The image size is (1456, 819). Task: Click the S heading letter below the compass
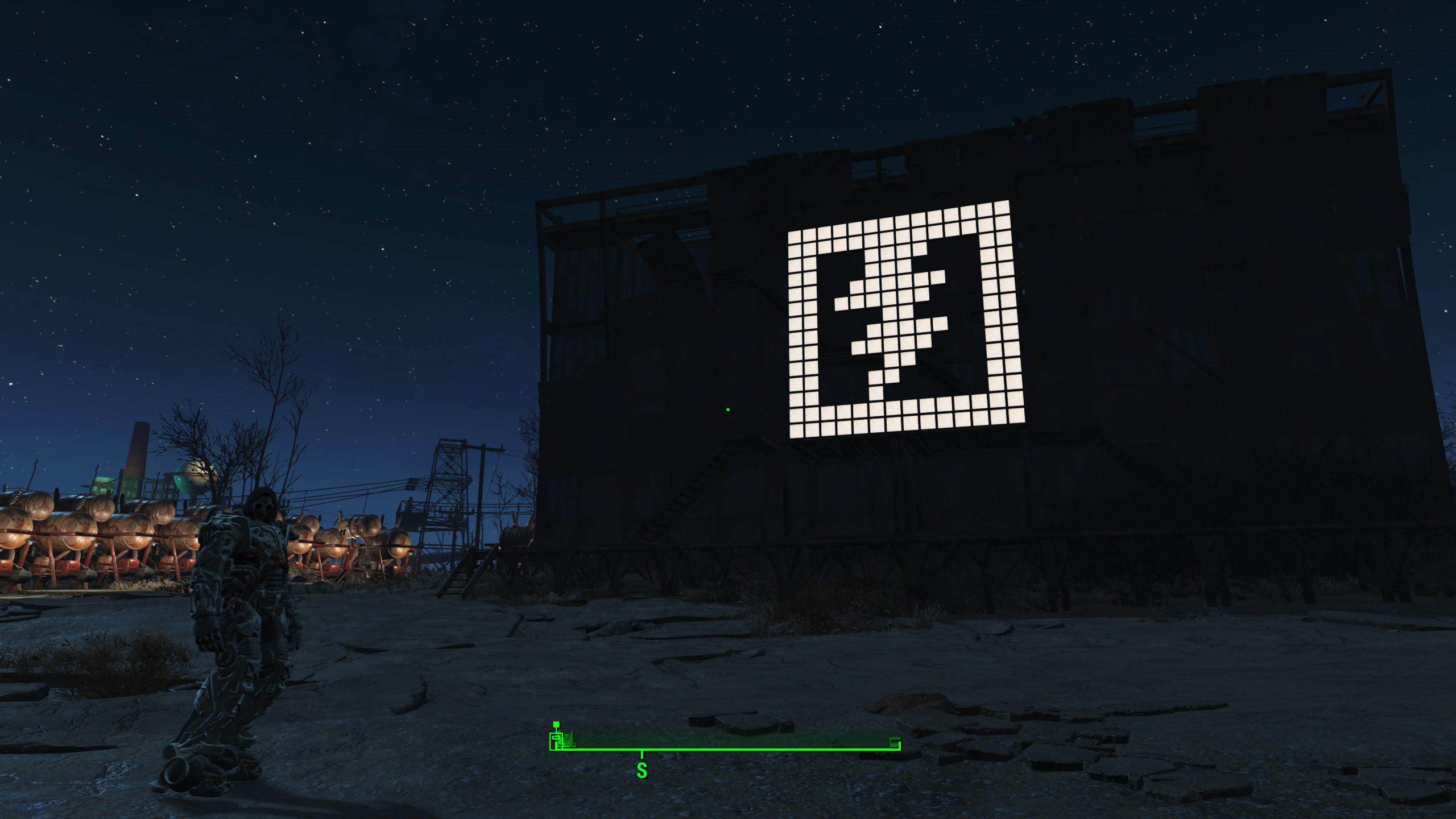point(642,770)
